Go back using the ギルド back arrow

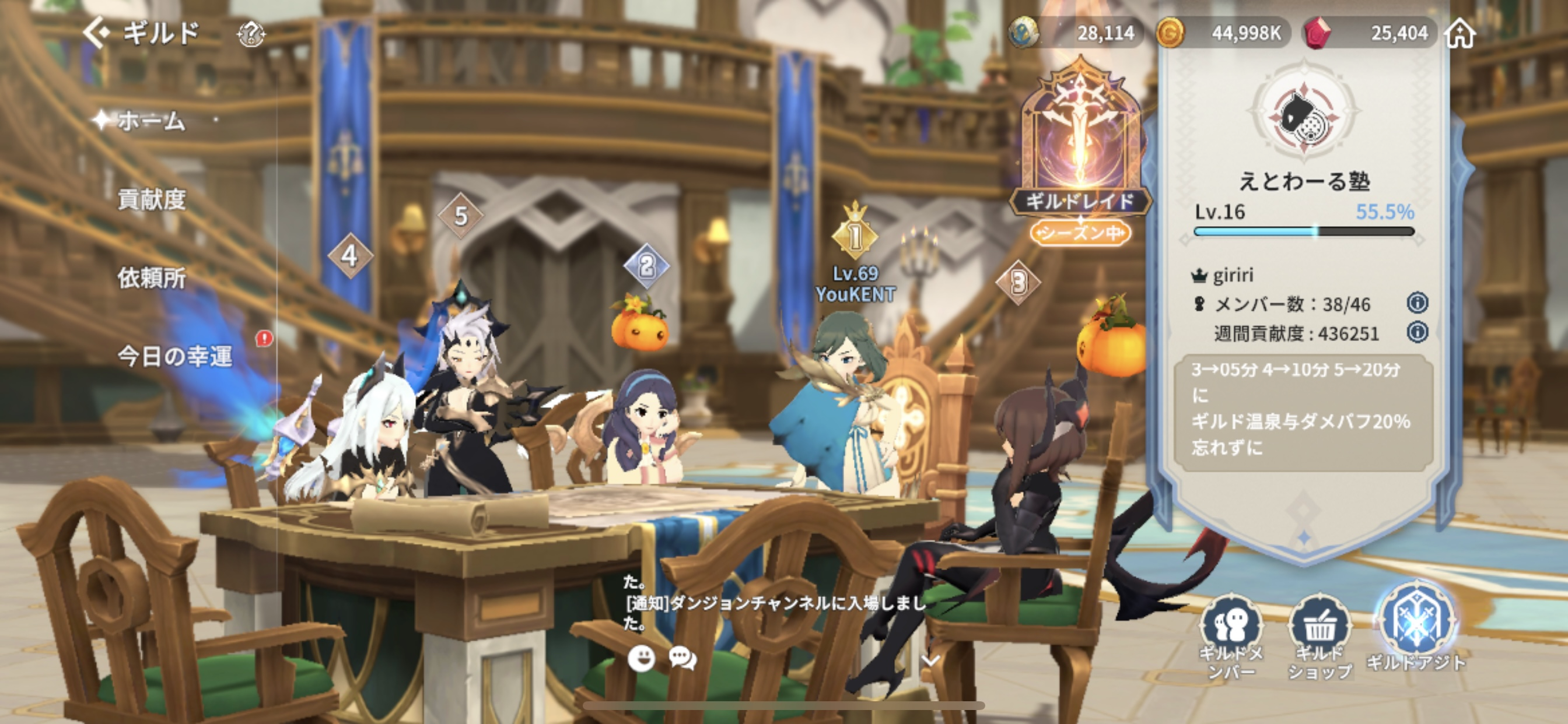pos(97,32)
